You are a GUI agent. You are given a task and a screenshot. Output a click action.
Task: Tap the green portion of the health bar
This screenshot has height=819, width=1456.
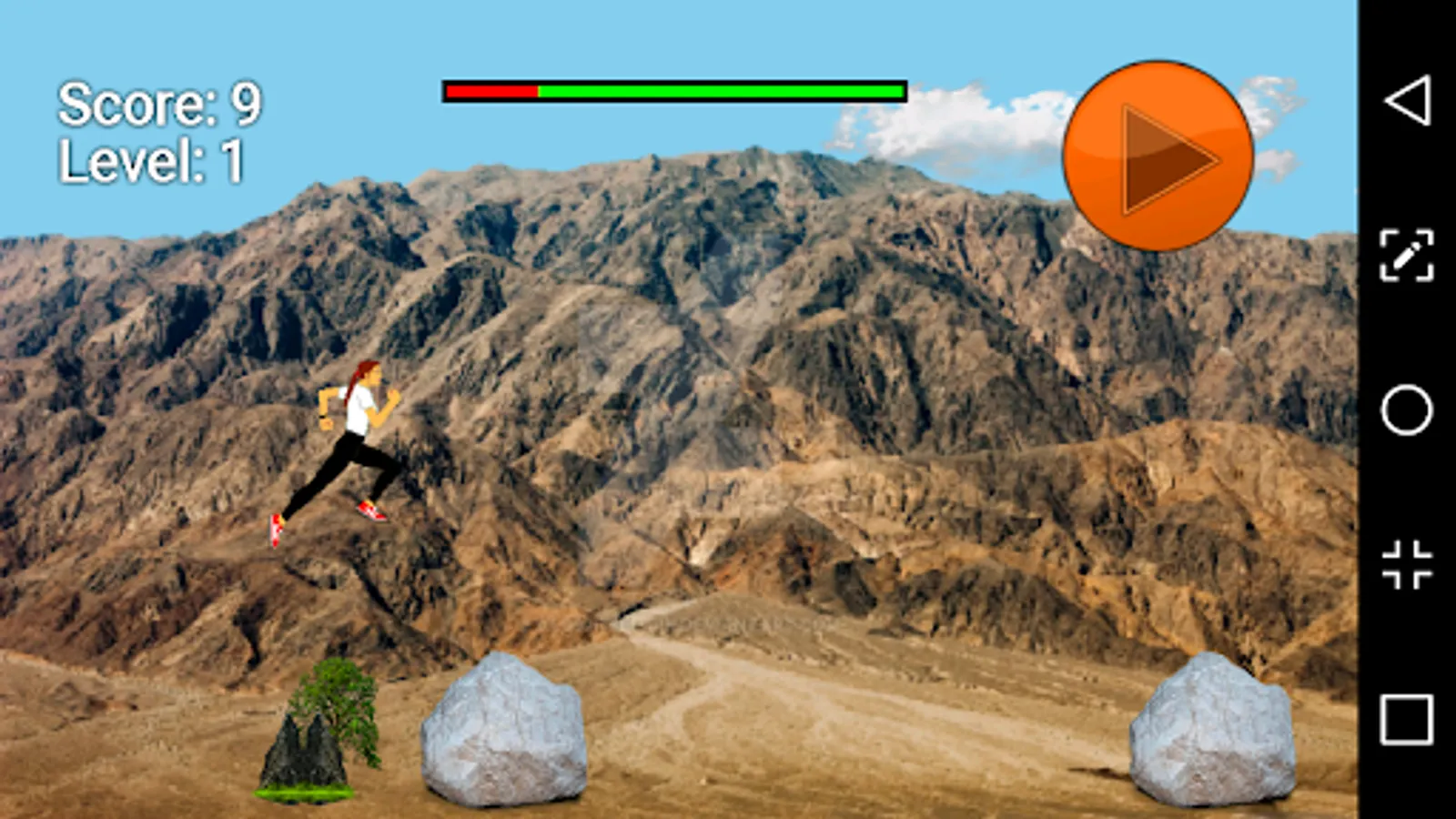(719, 92)
